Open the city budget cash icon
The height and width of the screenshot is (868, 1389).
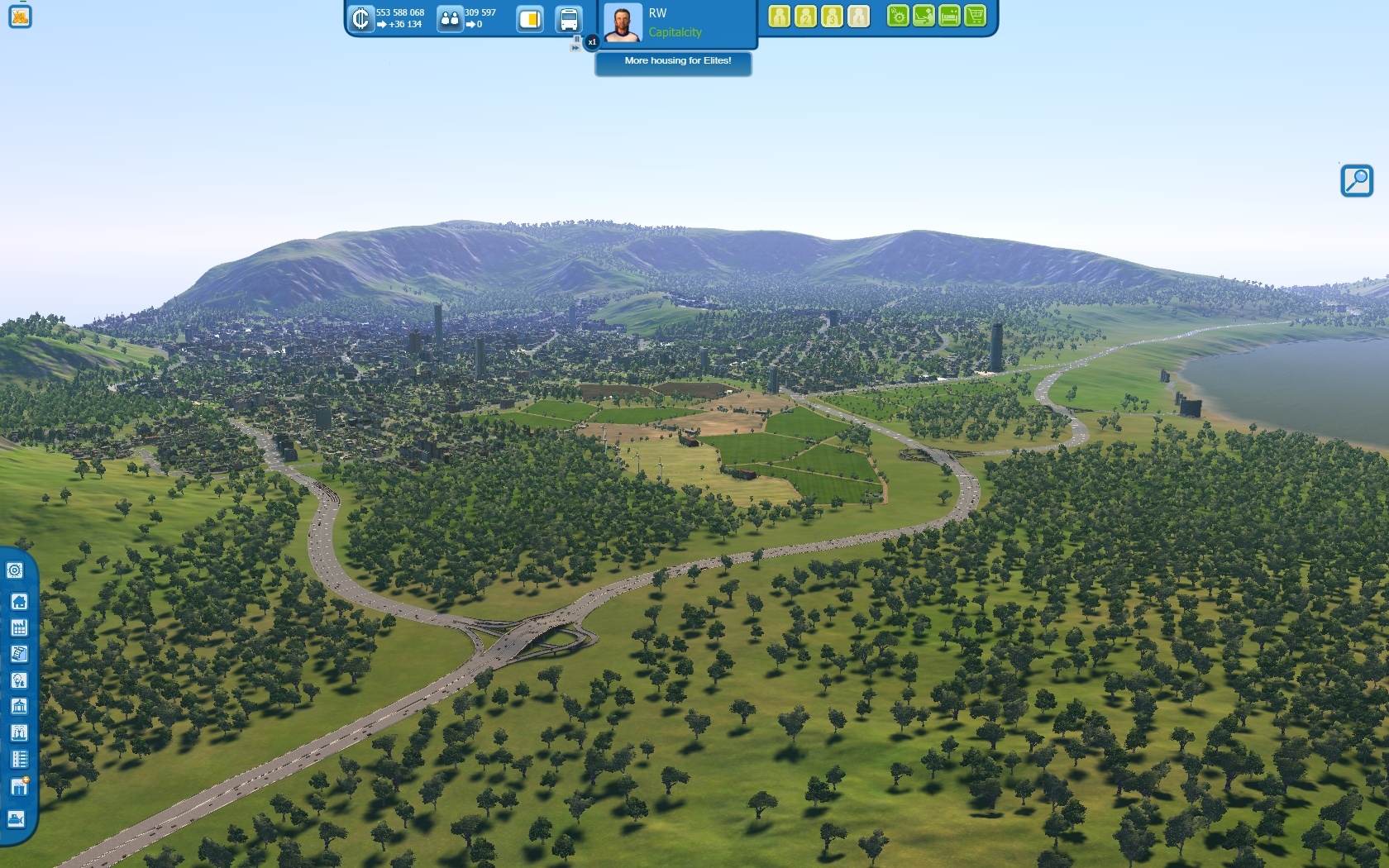pyautogui.click(x=360, y=18)
